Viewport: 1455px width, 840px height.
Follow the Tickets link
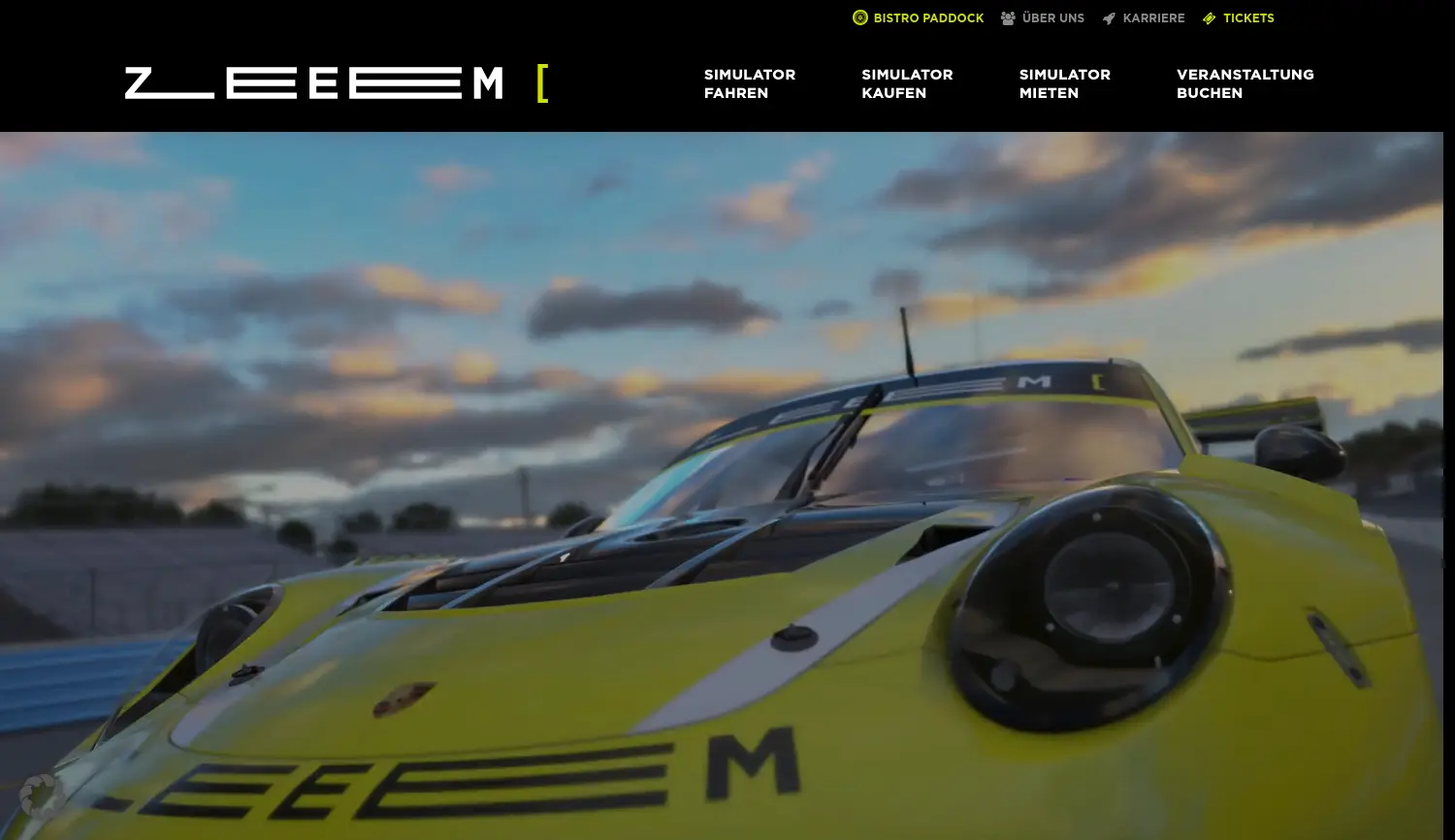(1248, 17)
